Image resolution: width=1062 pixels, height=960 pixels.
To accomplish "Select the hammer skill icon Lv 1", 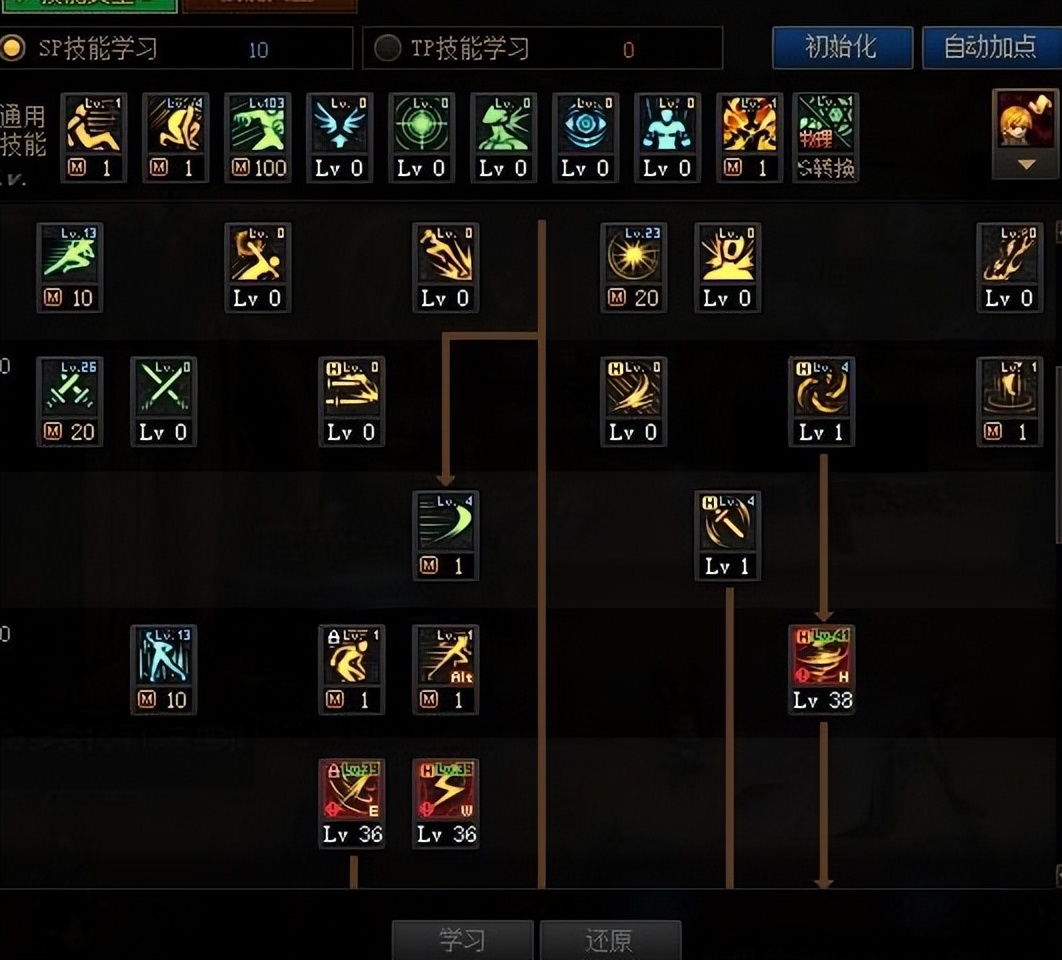I will click(x=727, y=522).
